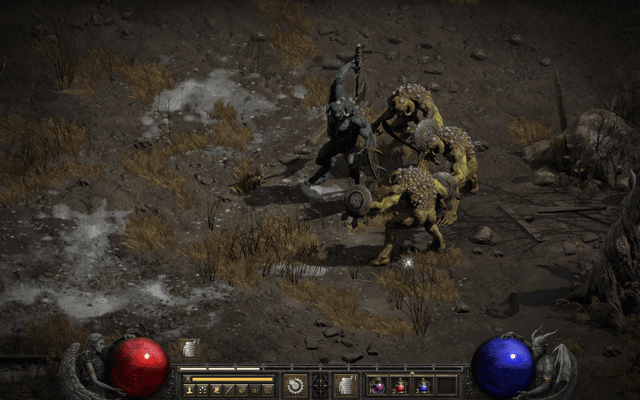The width and height of the screenshot is (640, 400).
Task: Open the right mouse skill selector
Action: point(345,385)
